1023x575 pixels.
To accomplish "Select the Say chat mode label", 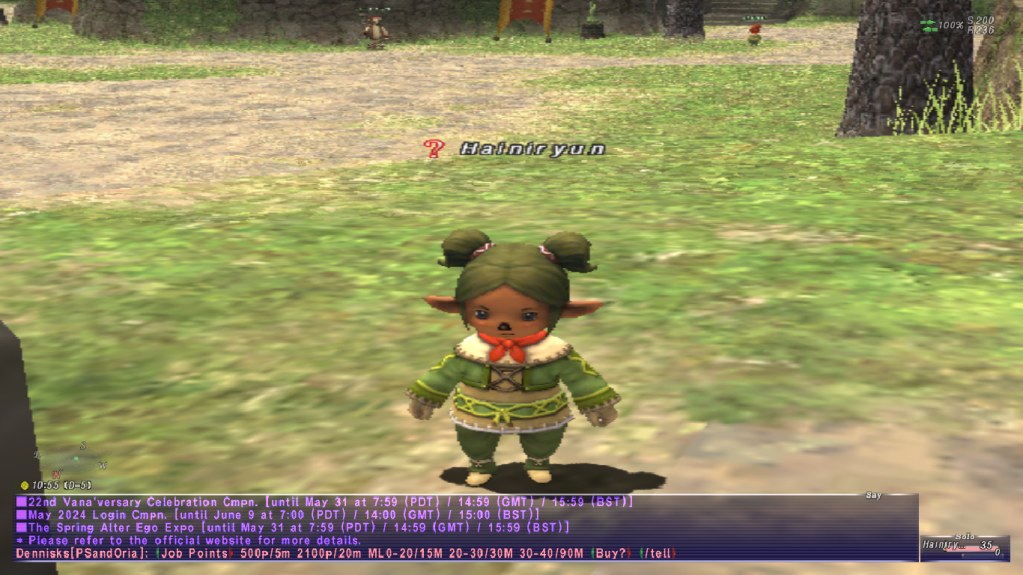I will point(873,496).
